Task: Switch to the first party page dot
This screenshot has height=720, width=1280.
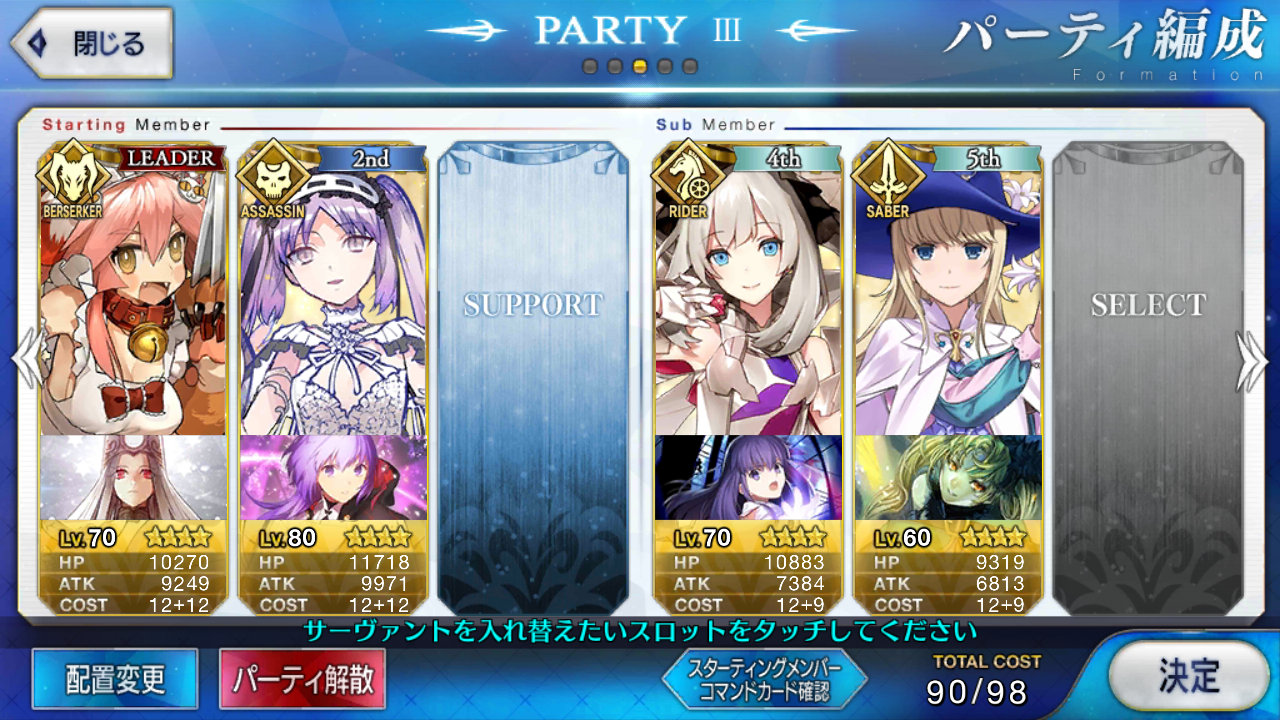Action: pos(590,67)
